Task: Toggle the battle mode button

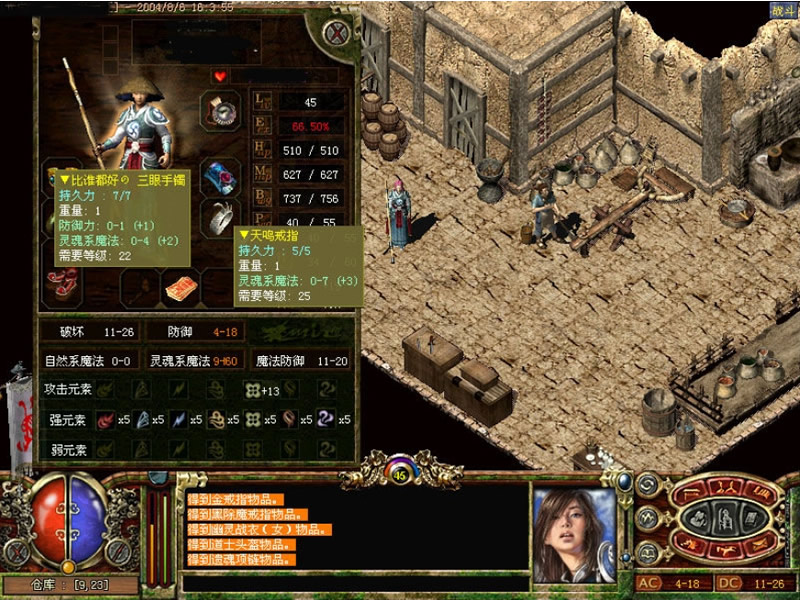Action: click(783, 10)
